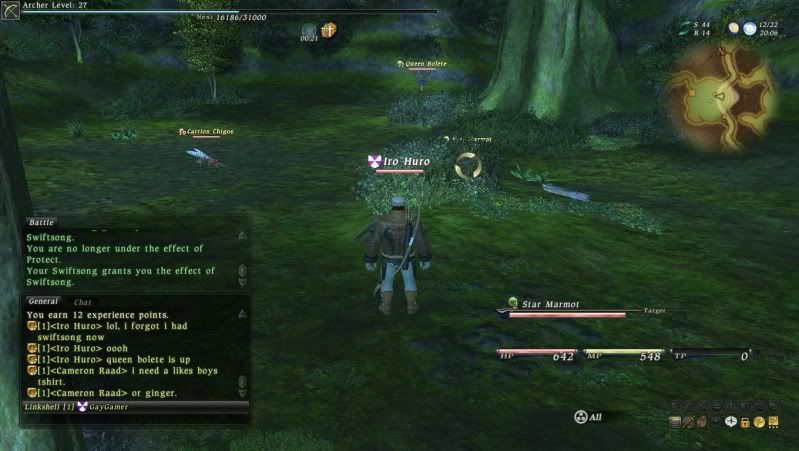The height and width of the screenshot is (451, 799).
Task: Select the Chat tab
Action: pyautogui.click(x=82, y=301)
